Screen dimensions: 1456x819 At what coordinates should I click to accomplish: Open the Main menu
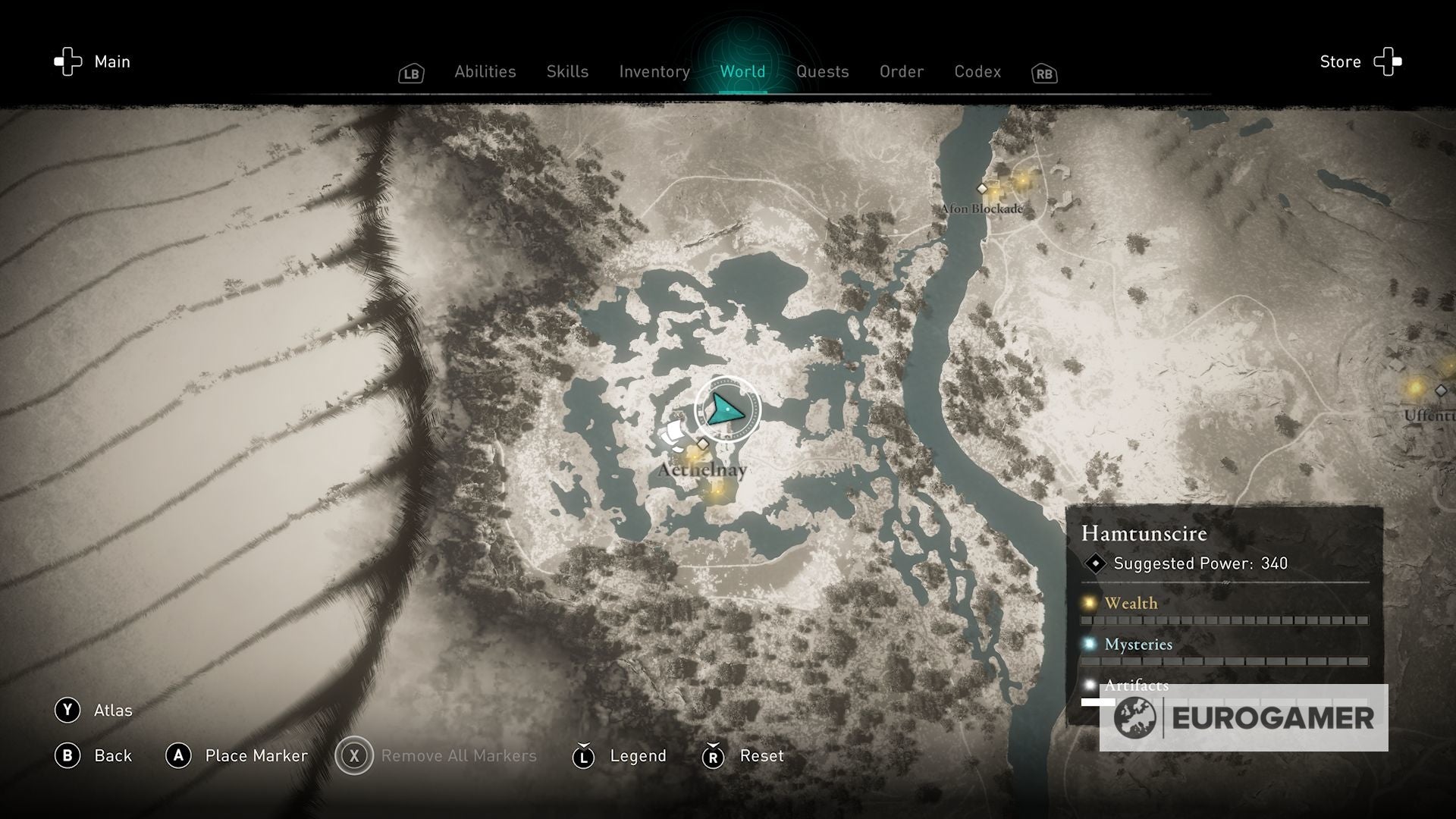pos(92,61)
